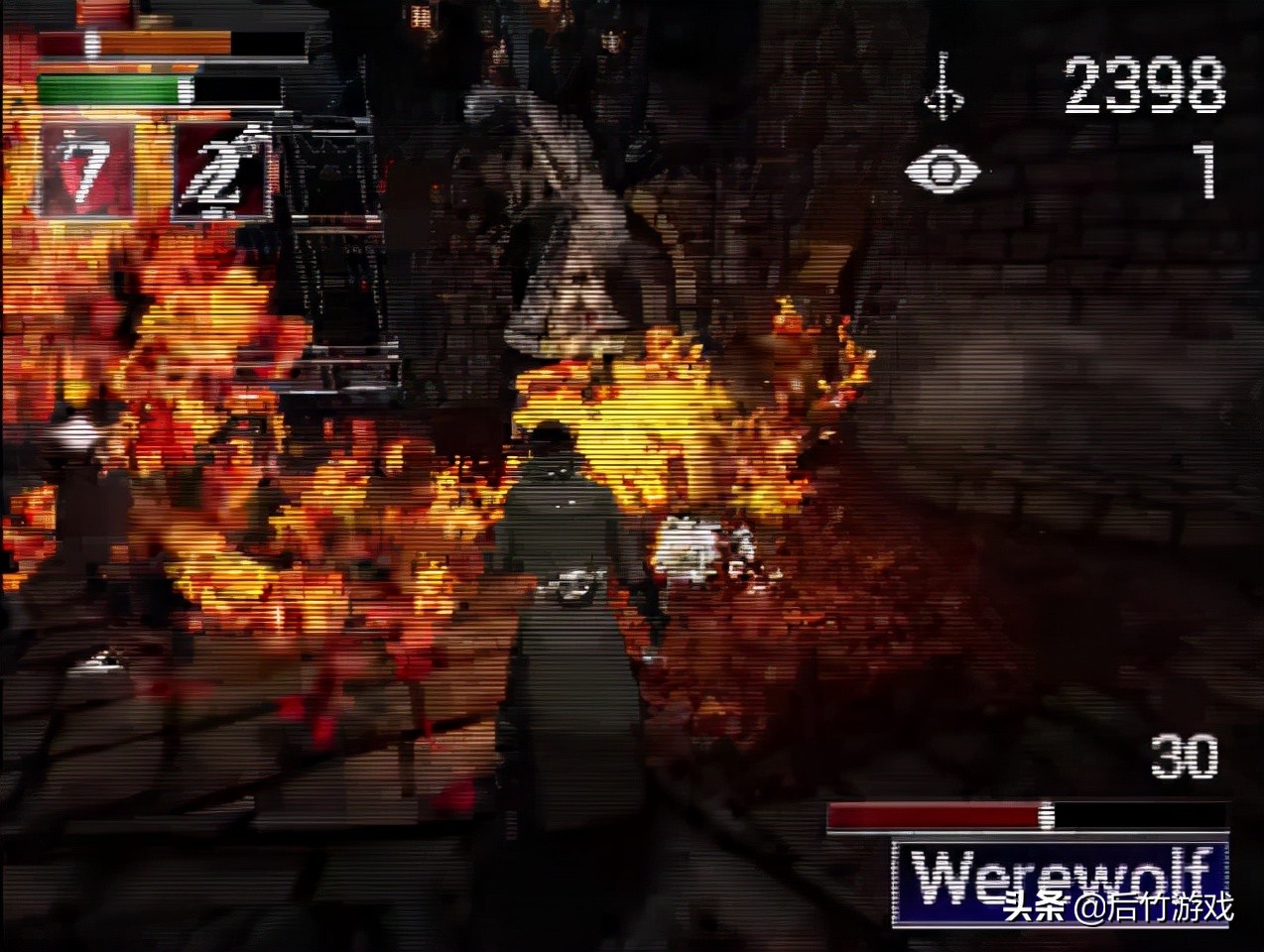Image resolution: width=1264 pixels, height=952 pixels.
Task: Click the Blood Echoes rune icon
Action: coord(944,87)
